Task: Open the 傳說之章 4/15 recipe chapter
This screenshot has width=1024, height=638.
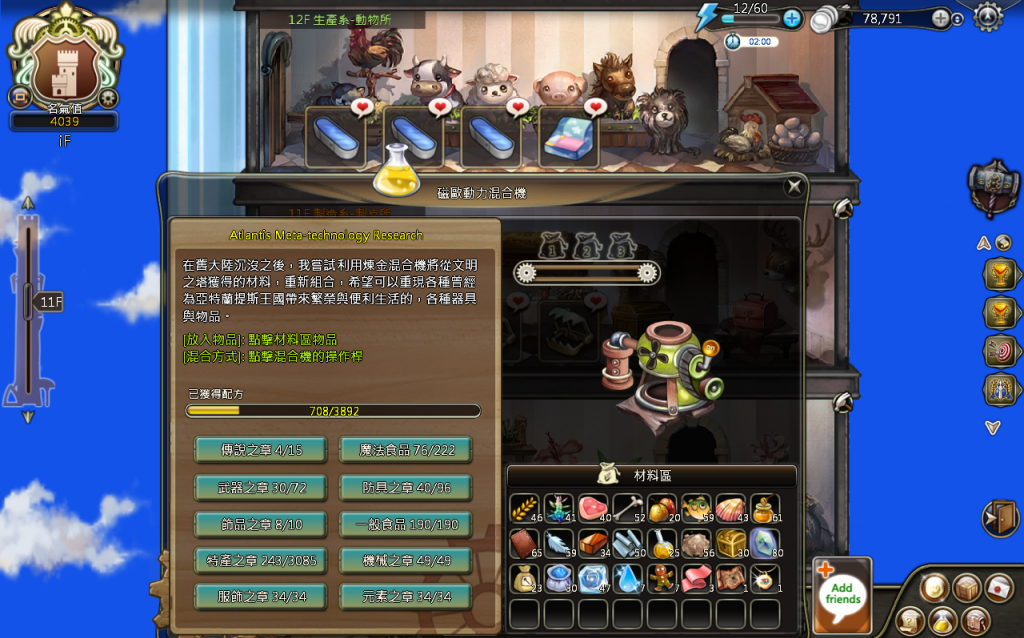Action: click(260, 450)
